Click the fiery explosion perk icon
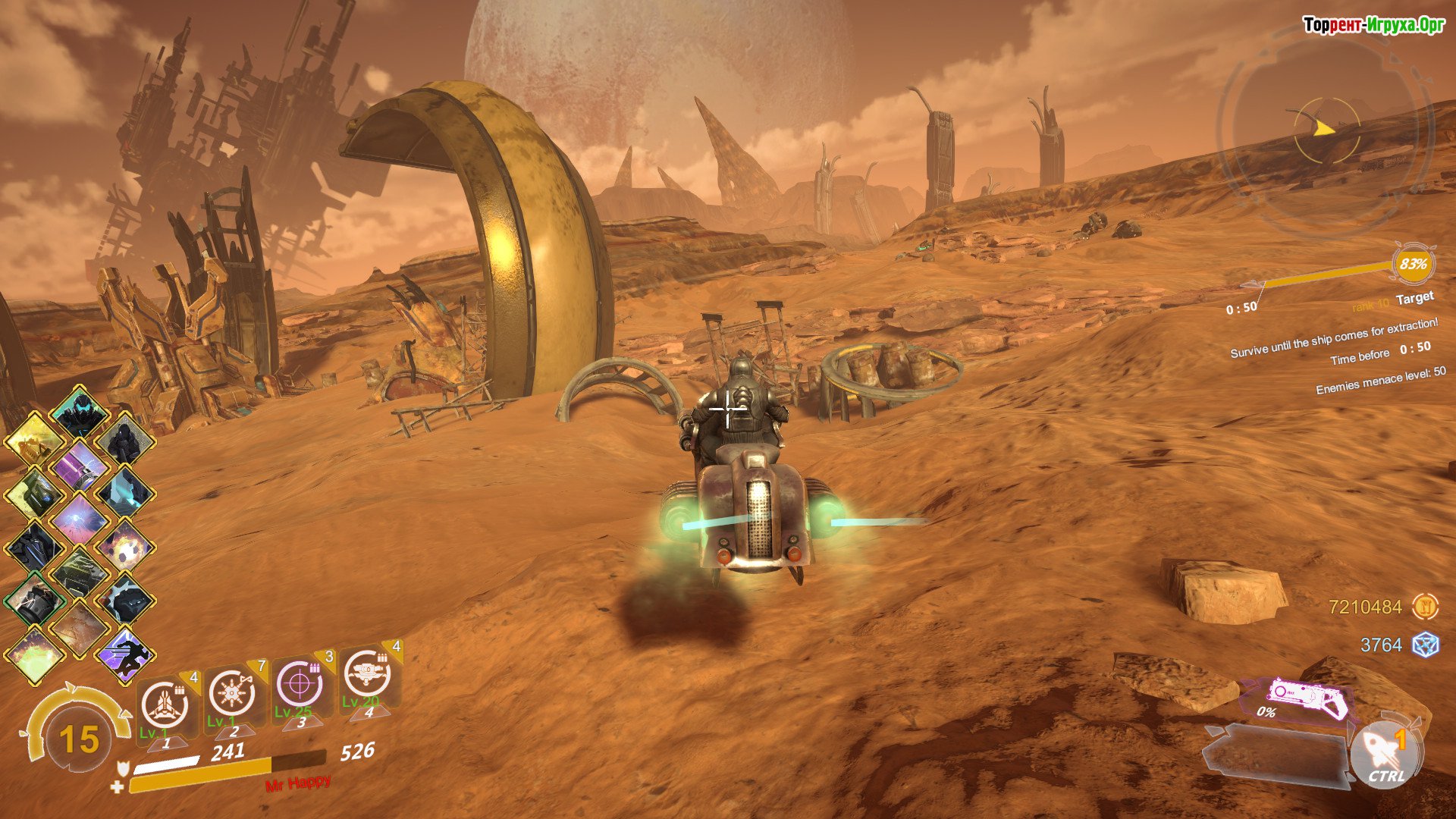The image size is (1456, 819). [125, 548]
